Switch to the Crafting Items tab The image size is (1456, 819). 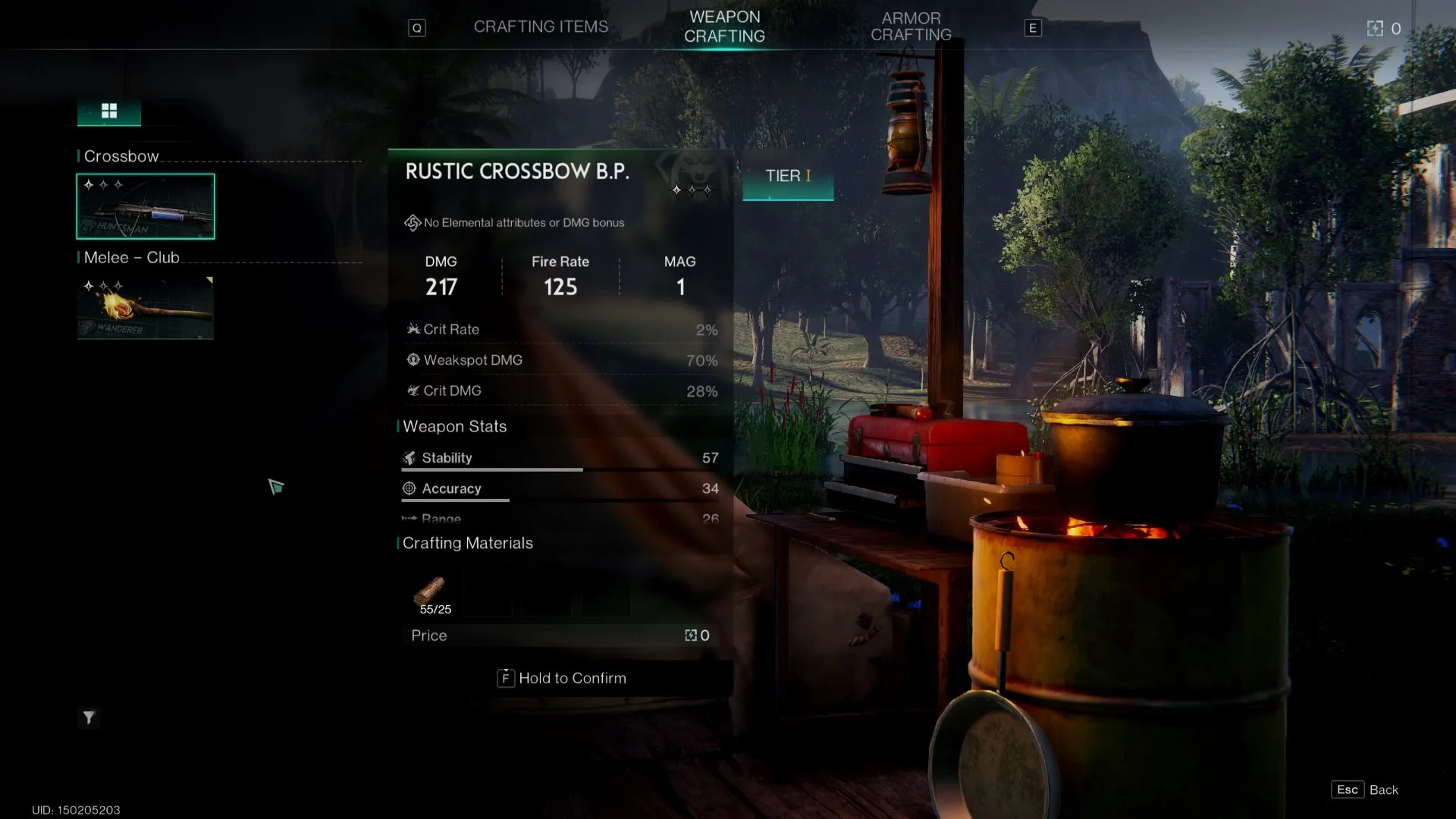click(x=541, y=27)
